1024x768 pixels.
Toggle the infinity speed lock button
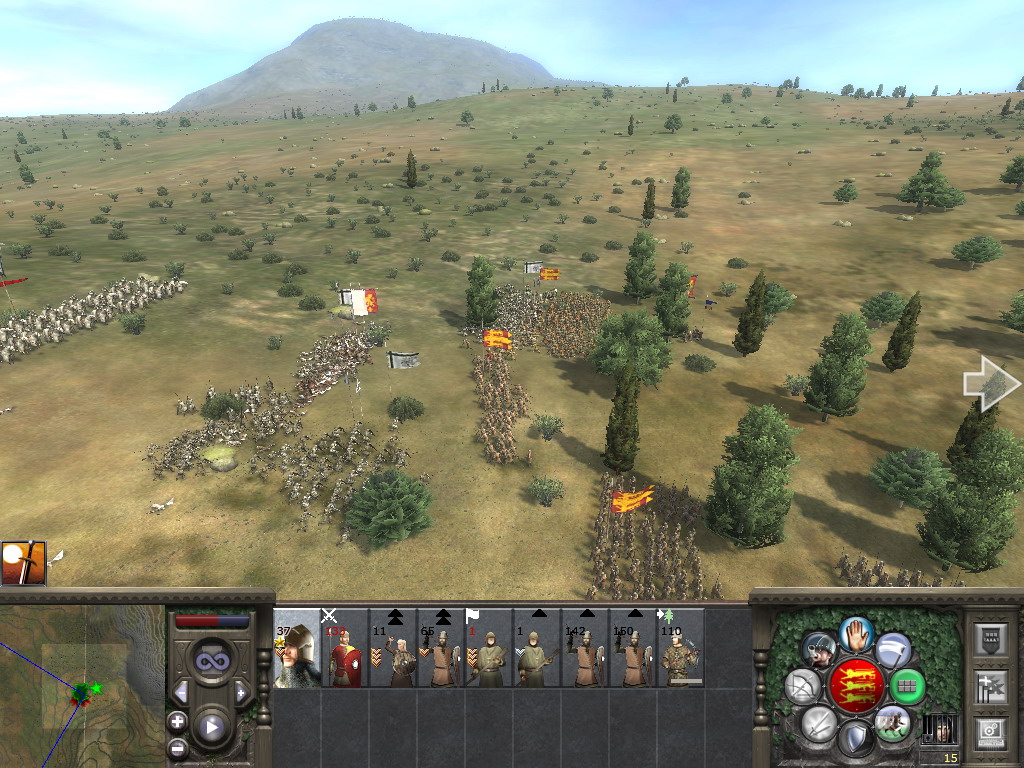(211, 661)
